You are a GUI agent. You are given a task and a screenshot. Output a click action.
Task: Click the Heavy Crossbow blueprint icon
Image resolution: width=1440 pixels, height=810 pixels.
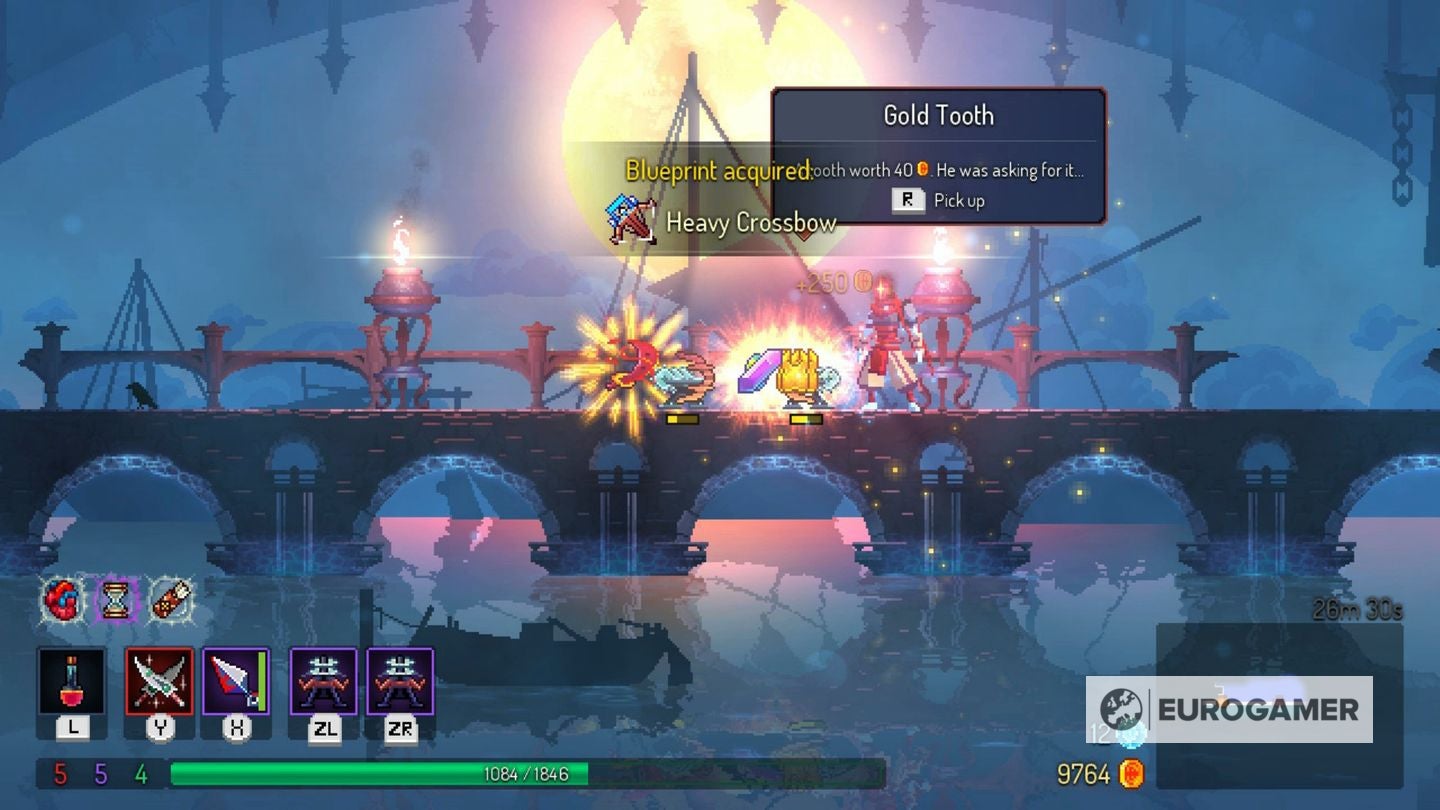click(632, 222)
